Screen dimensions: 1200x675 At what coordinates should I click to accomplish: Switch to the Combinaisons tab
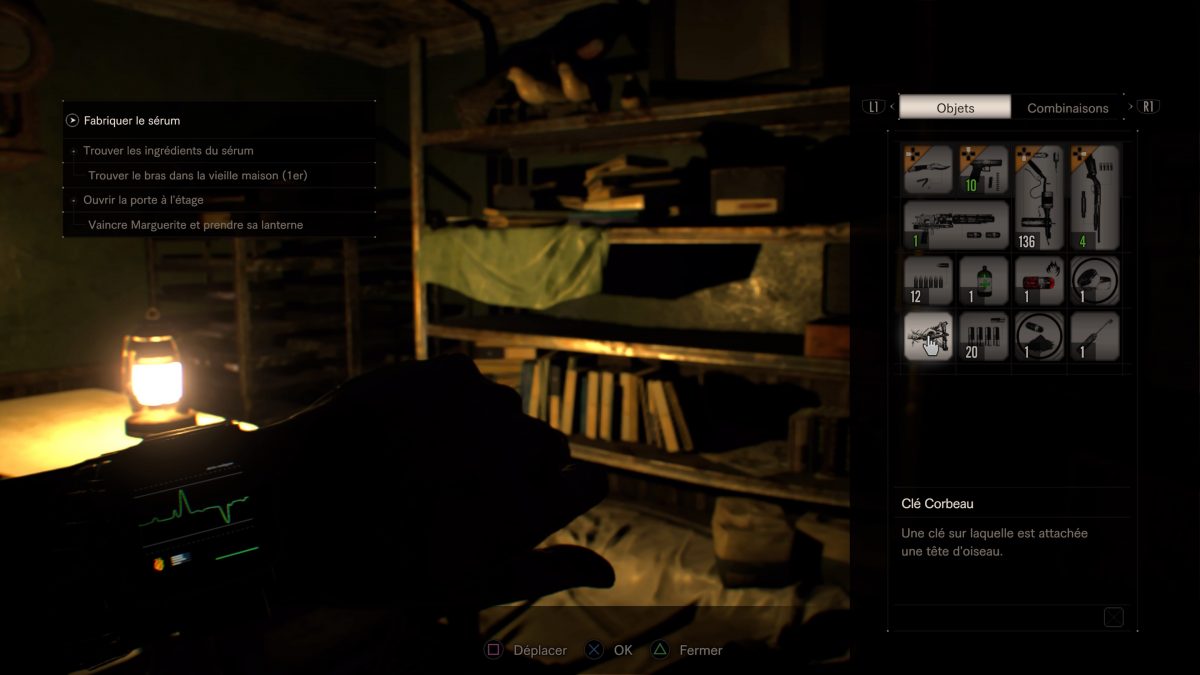1067,108
